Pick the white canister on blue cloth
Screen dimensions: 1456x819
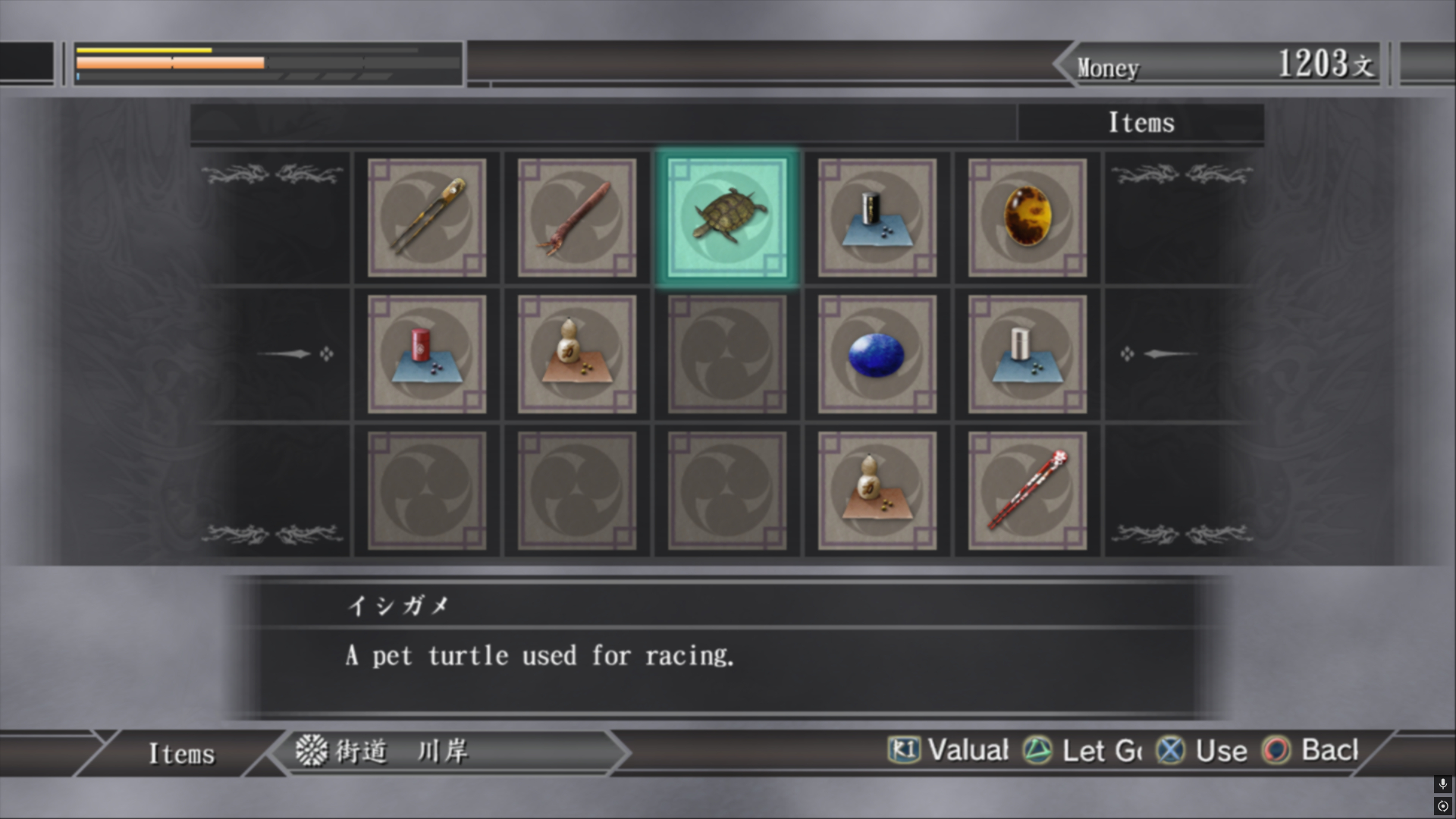coord(1028,354)
